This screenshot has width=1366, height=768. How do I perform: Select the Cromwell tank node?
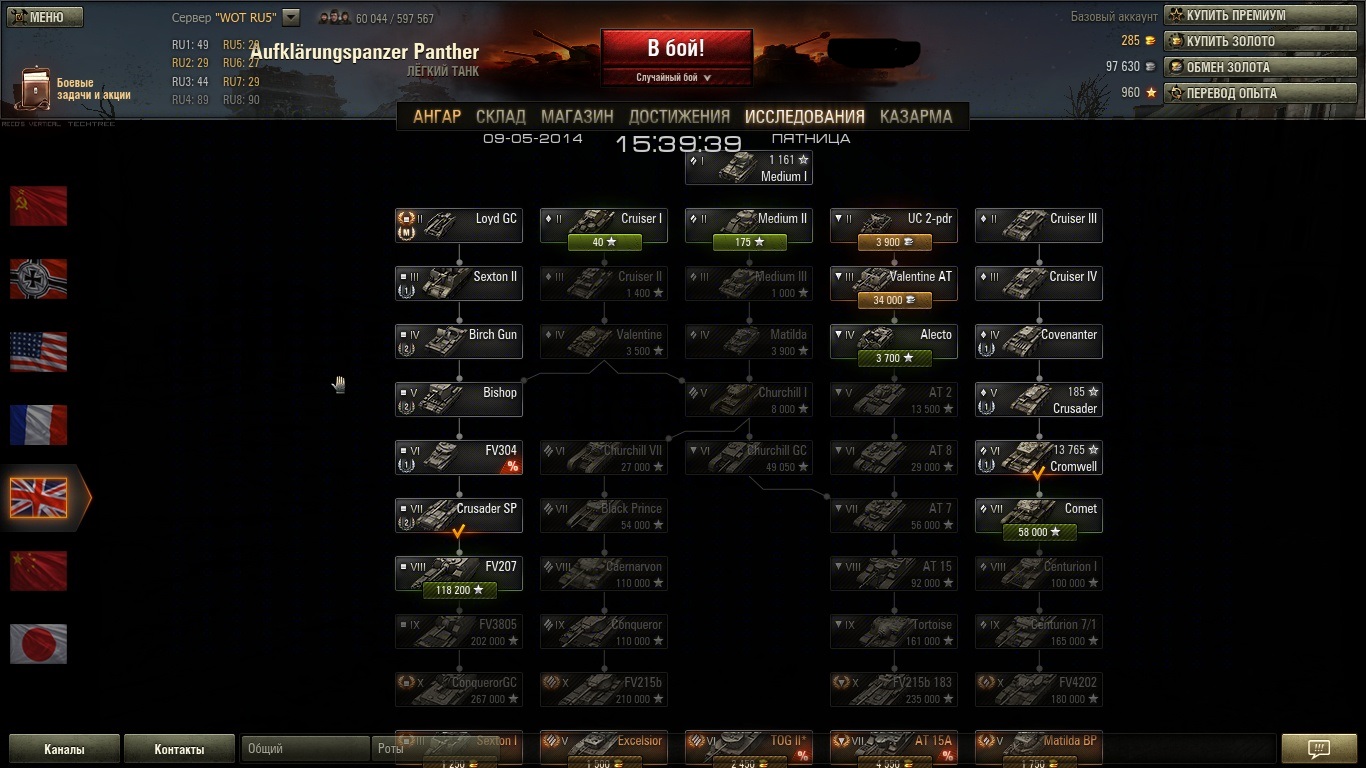pyautogui.click(x=1039, y=458)
